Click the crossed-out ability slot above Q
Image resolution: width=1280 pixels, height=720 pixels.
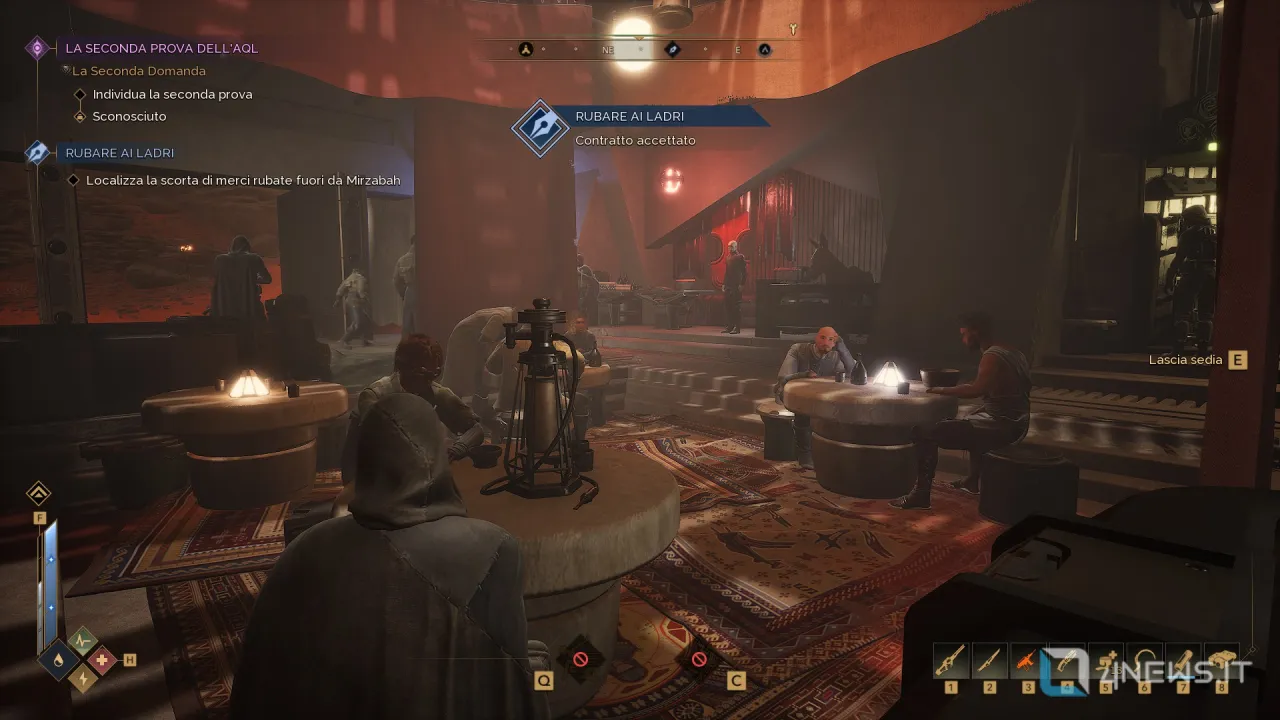pos(580,659)
